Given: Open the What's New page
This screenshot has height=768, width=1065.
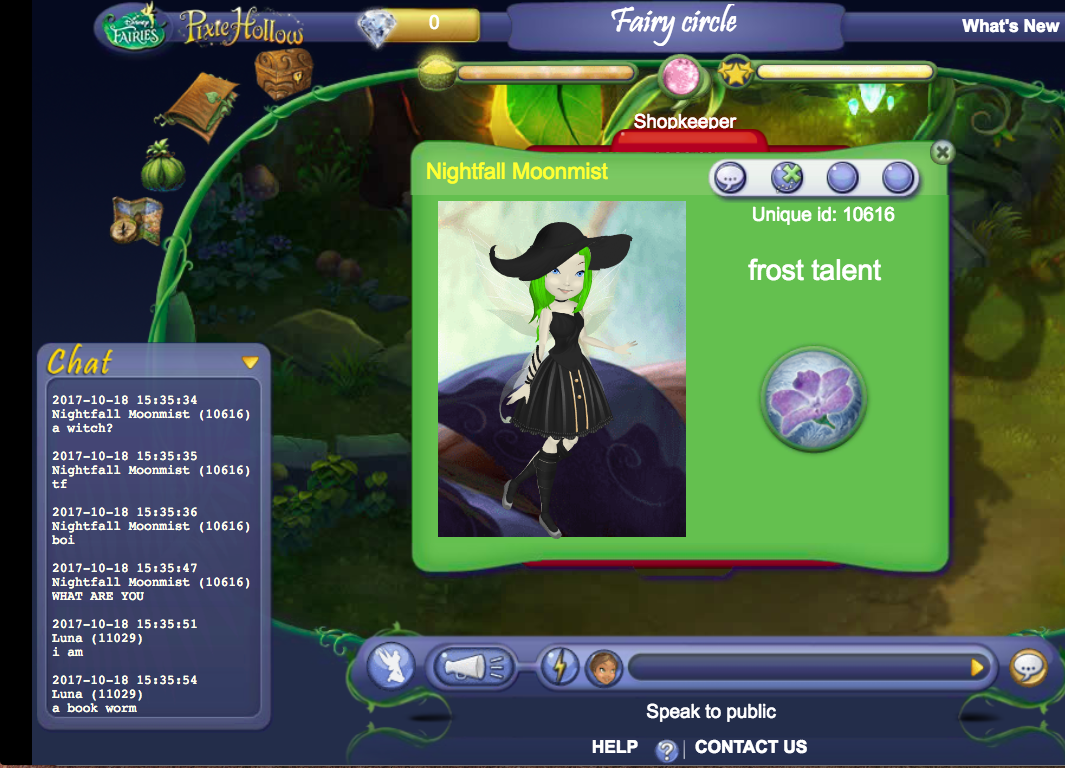Looking at the screenshot, I should click(x=1010, y=26).
